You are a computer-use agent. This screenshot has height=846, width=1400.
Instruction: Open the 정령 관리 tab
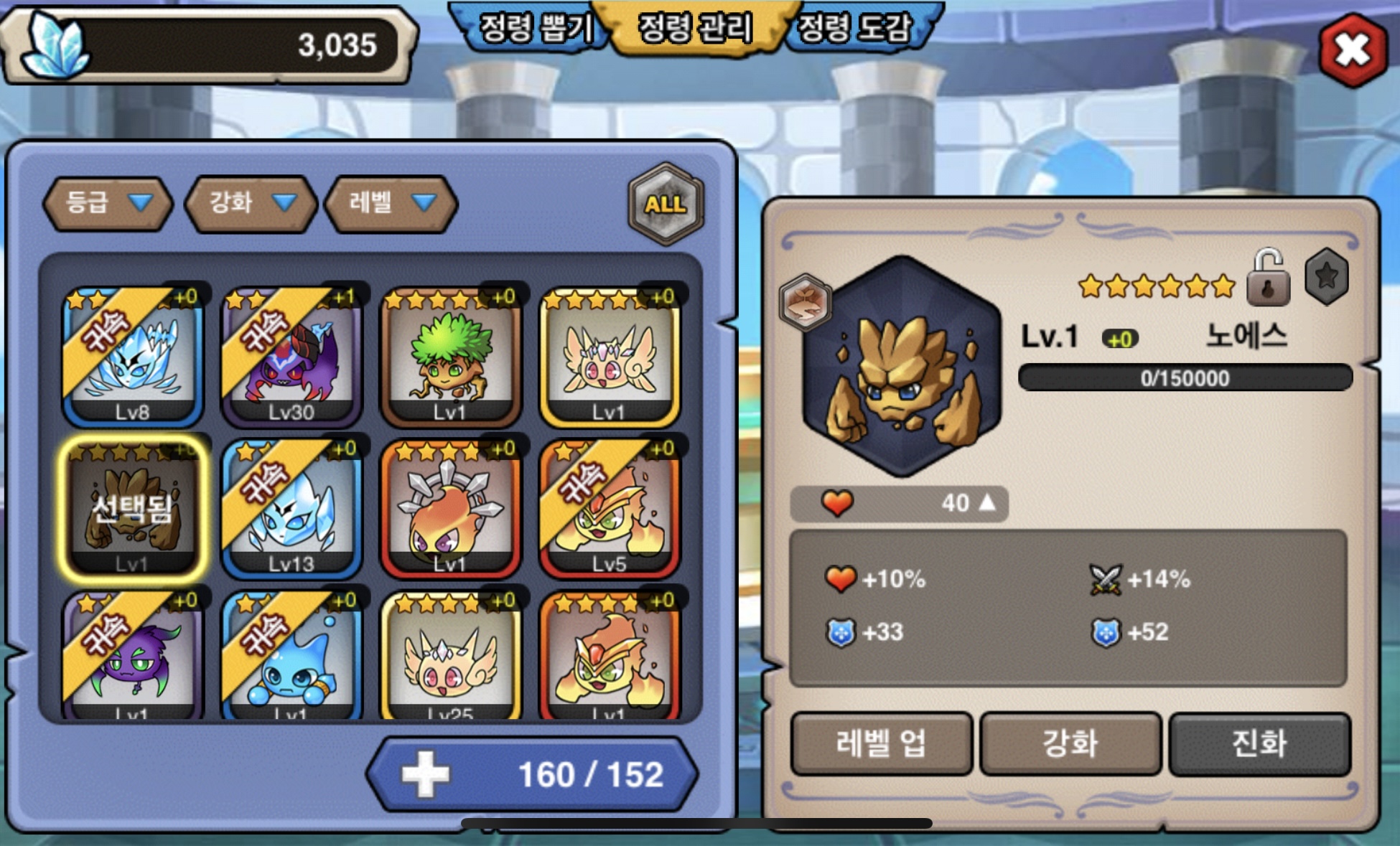click(x=695, y=29)
